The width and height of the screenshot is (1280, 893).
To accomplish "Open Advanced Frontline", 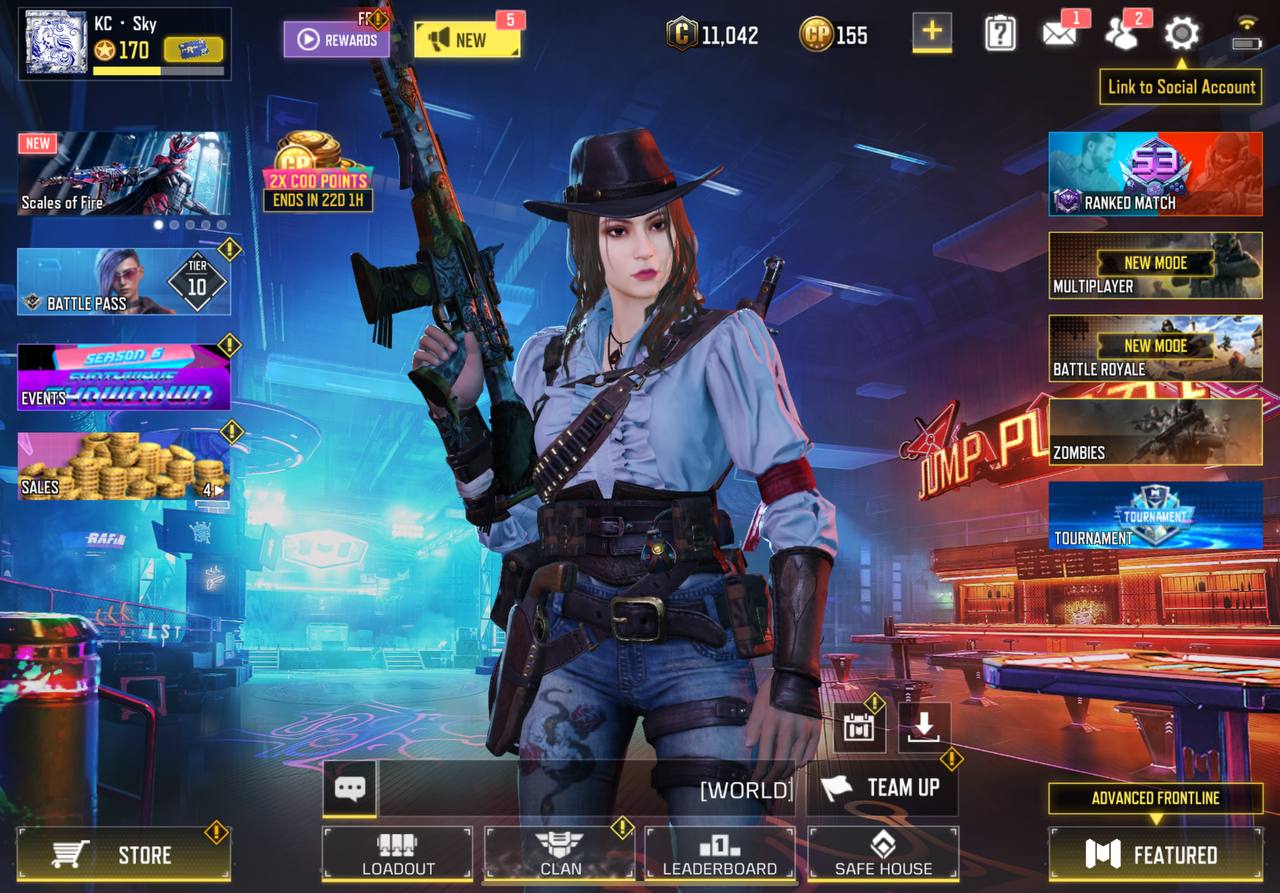I will tap(1154, 799).
